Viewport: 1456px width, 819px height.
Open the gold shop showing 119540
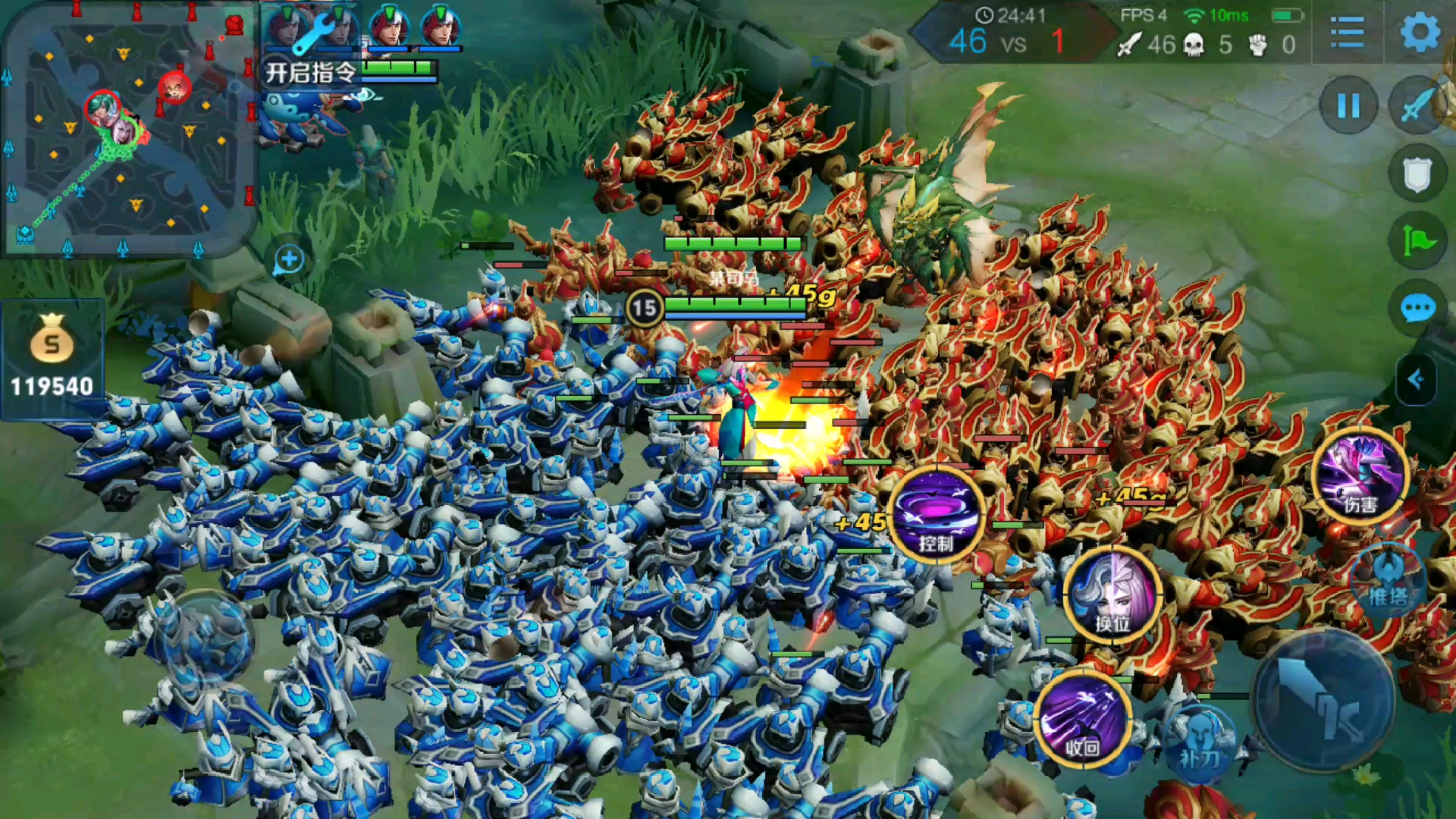click(x=52, y=358)
